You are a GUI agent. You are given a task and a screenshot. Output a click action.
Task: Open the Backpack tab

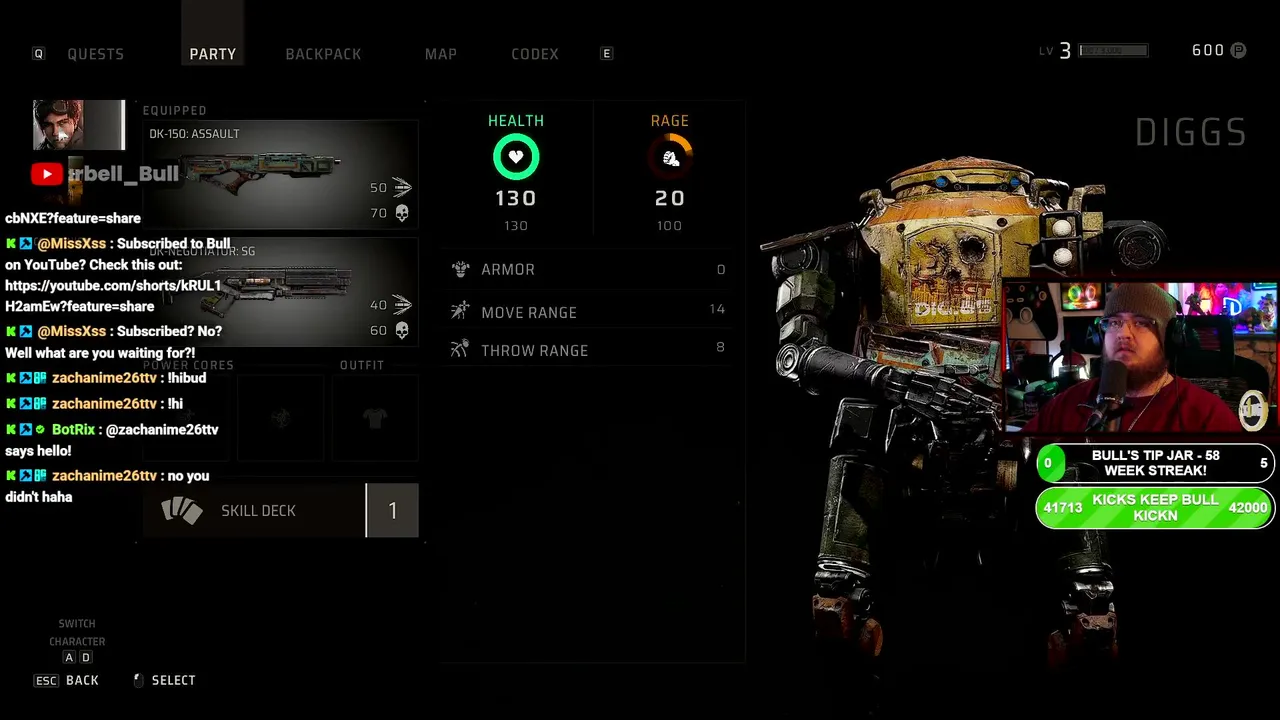point(323,54)
